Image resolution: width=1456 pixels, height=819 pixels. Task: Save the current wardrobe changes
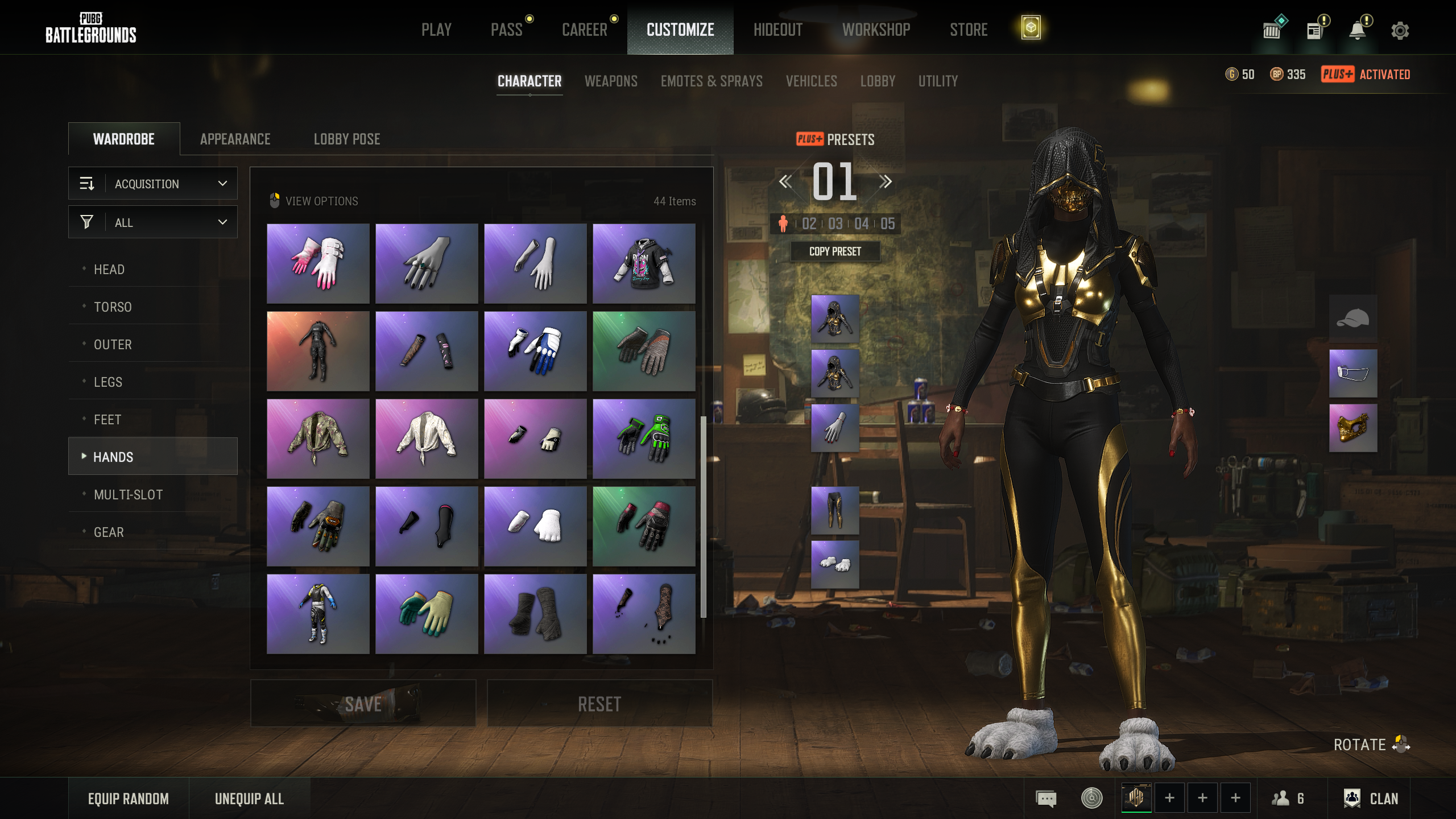tap(363, 704)
